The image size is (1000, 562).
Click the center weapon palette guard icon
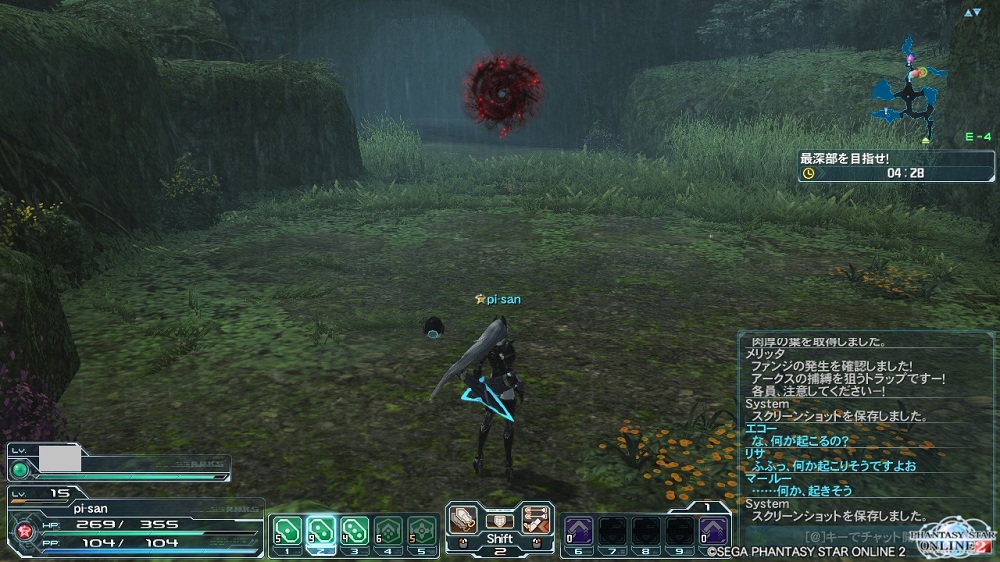(x=500, y=520)
